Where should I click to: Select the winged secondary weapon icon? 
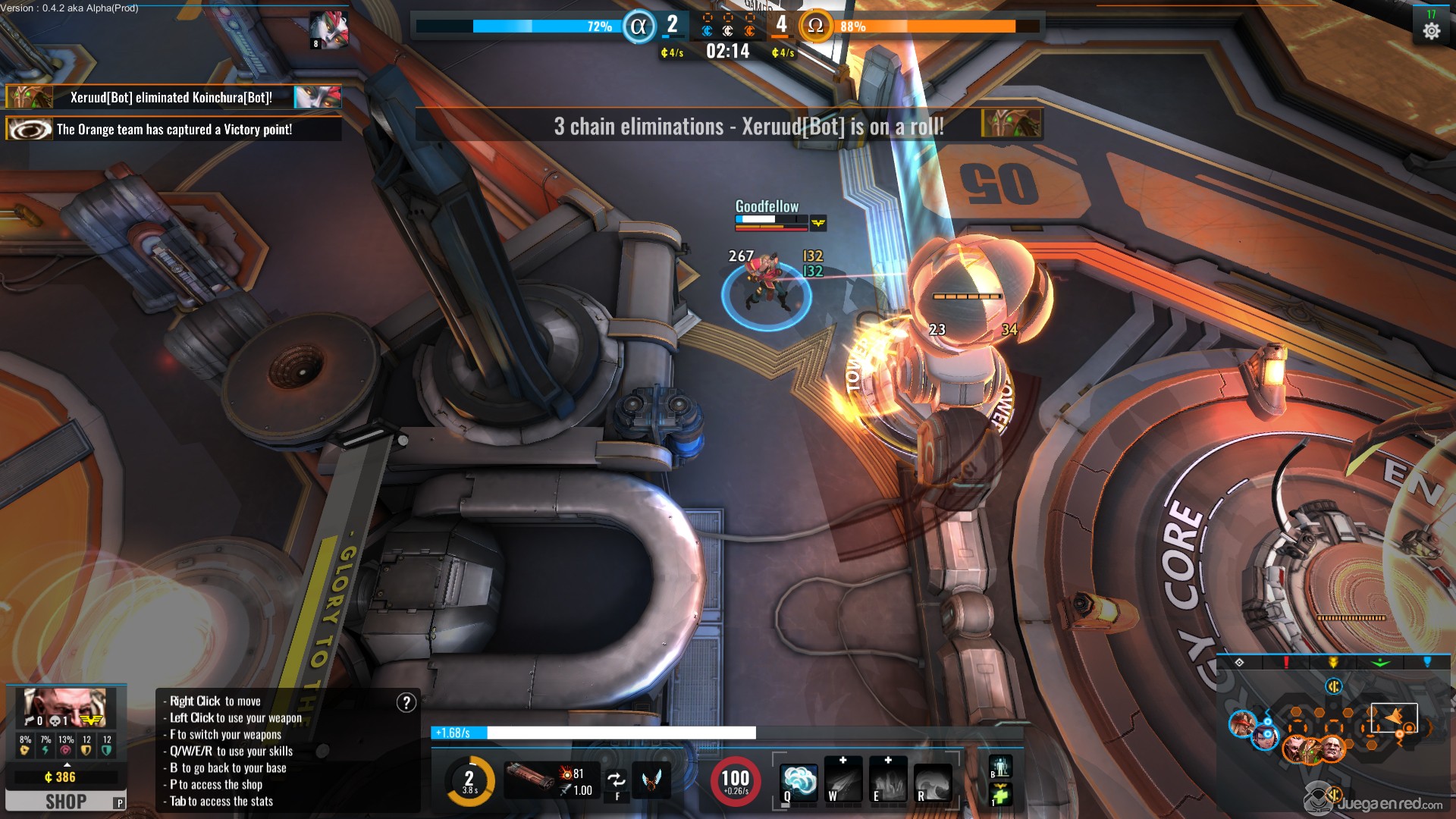pos(651,780)
